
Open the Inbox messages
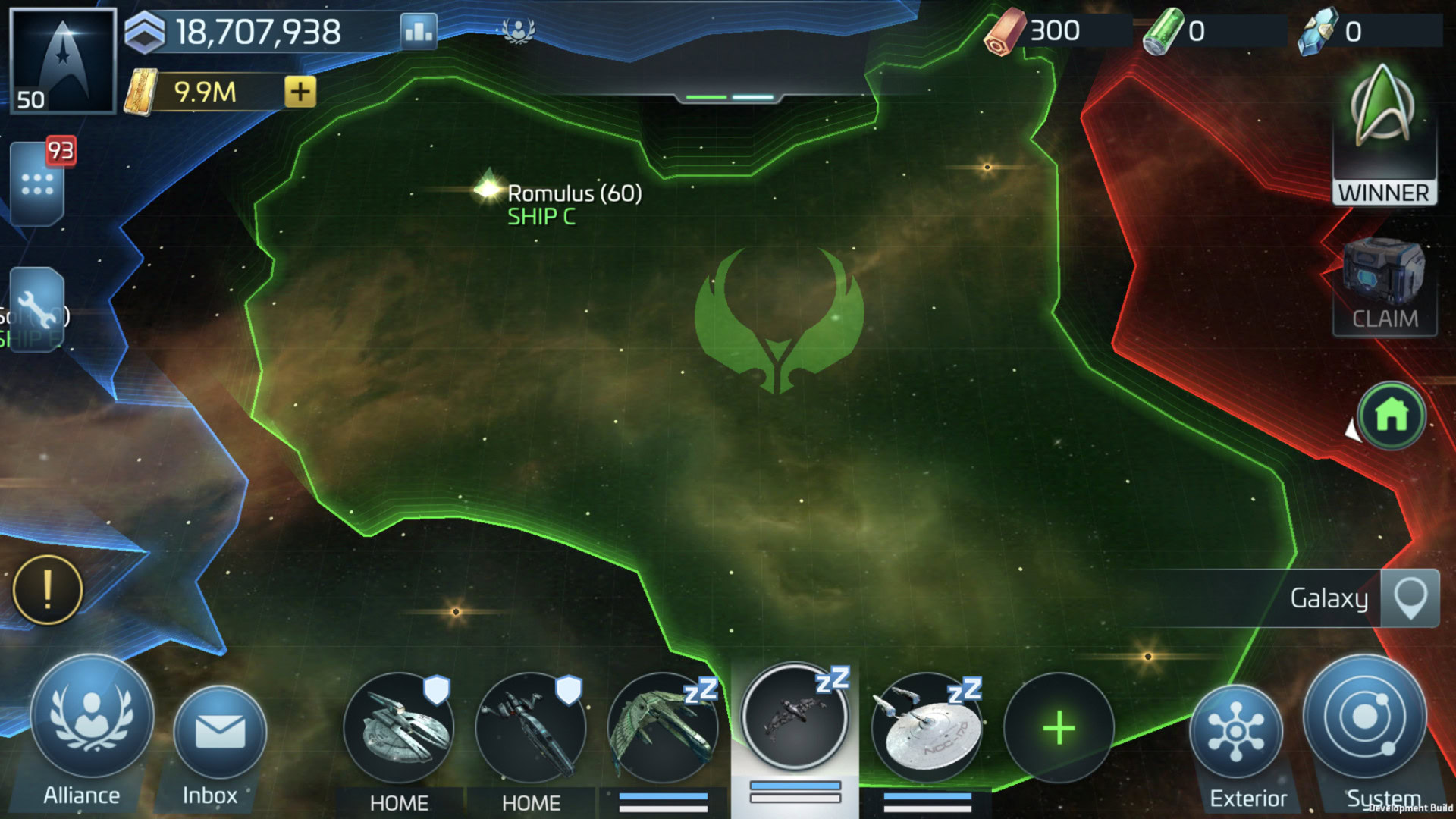[220, 732]
